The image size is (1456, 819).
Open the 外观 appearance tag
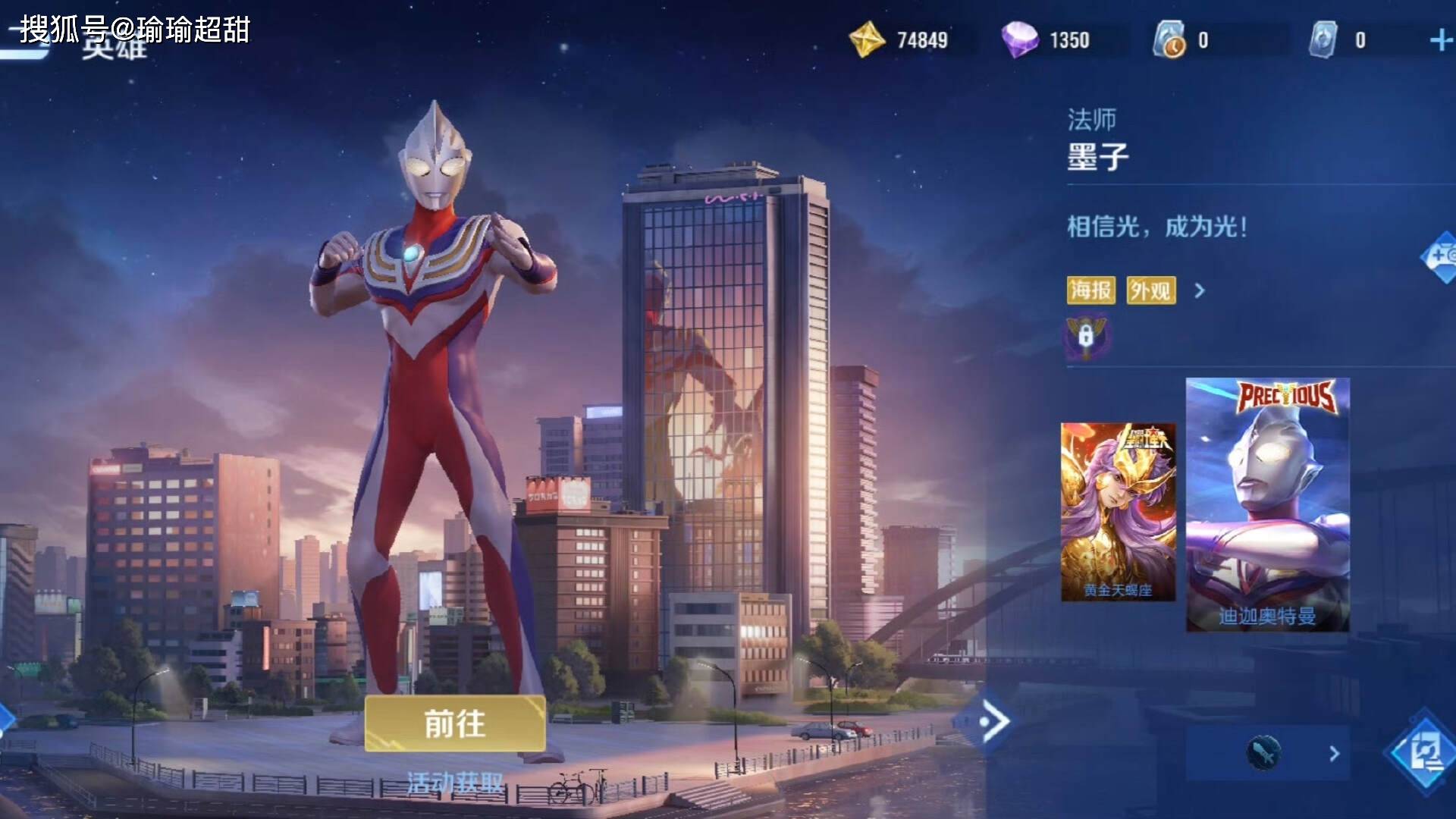point(1150,290)
